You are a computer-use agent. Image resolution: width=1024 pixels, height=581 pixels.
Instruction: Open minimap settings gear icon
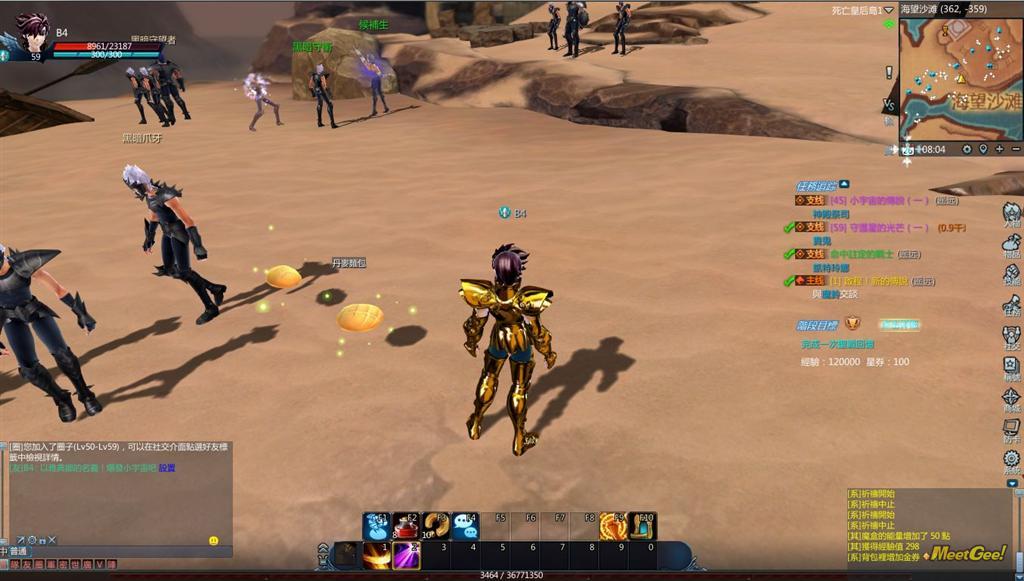tap(967, 149)
